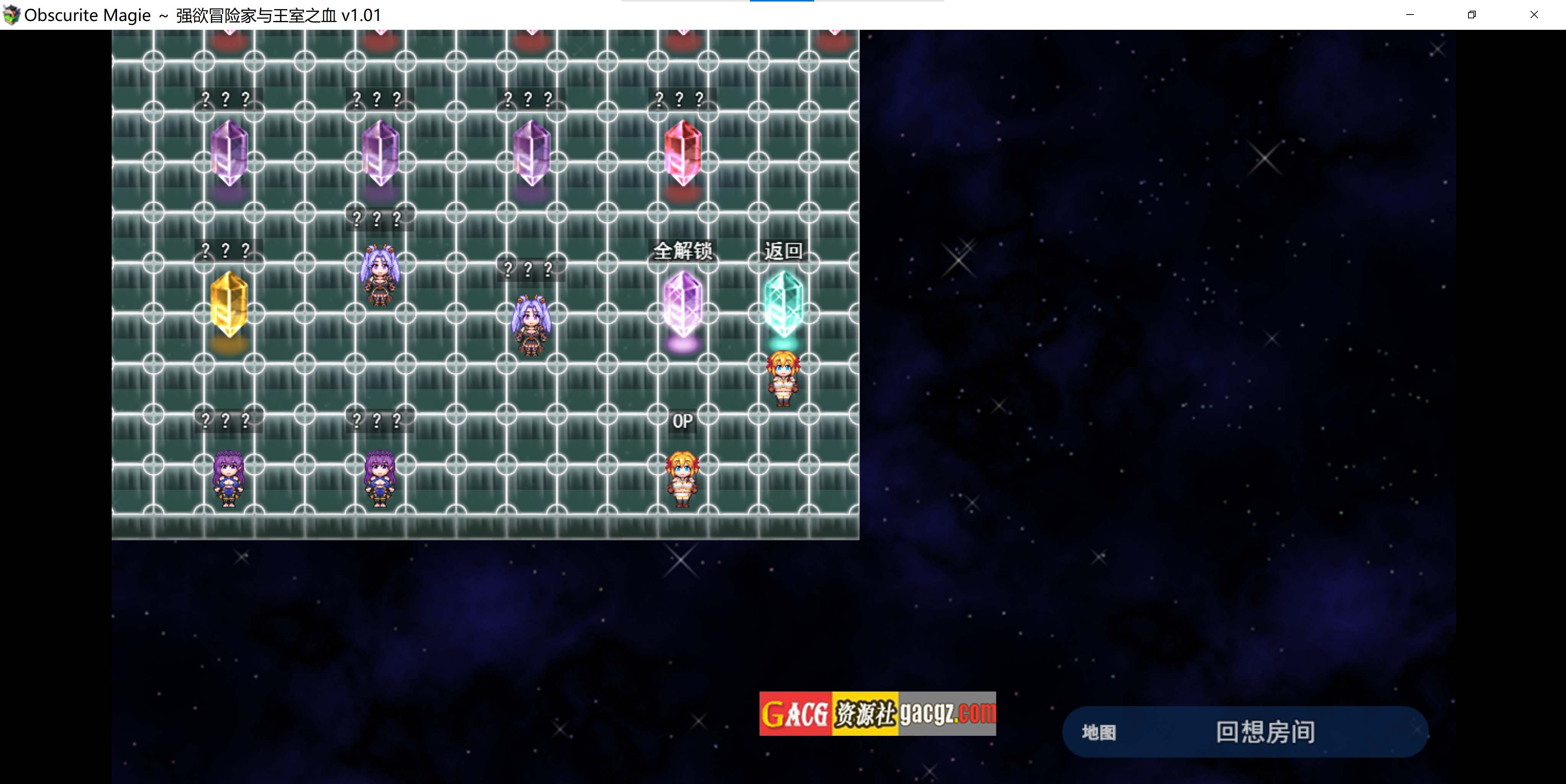This screenshot has height=784, width=1566.
Task: Select the blonde character under the OP label
Action: pyautogui.click(x=682, y=479)
